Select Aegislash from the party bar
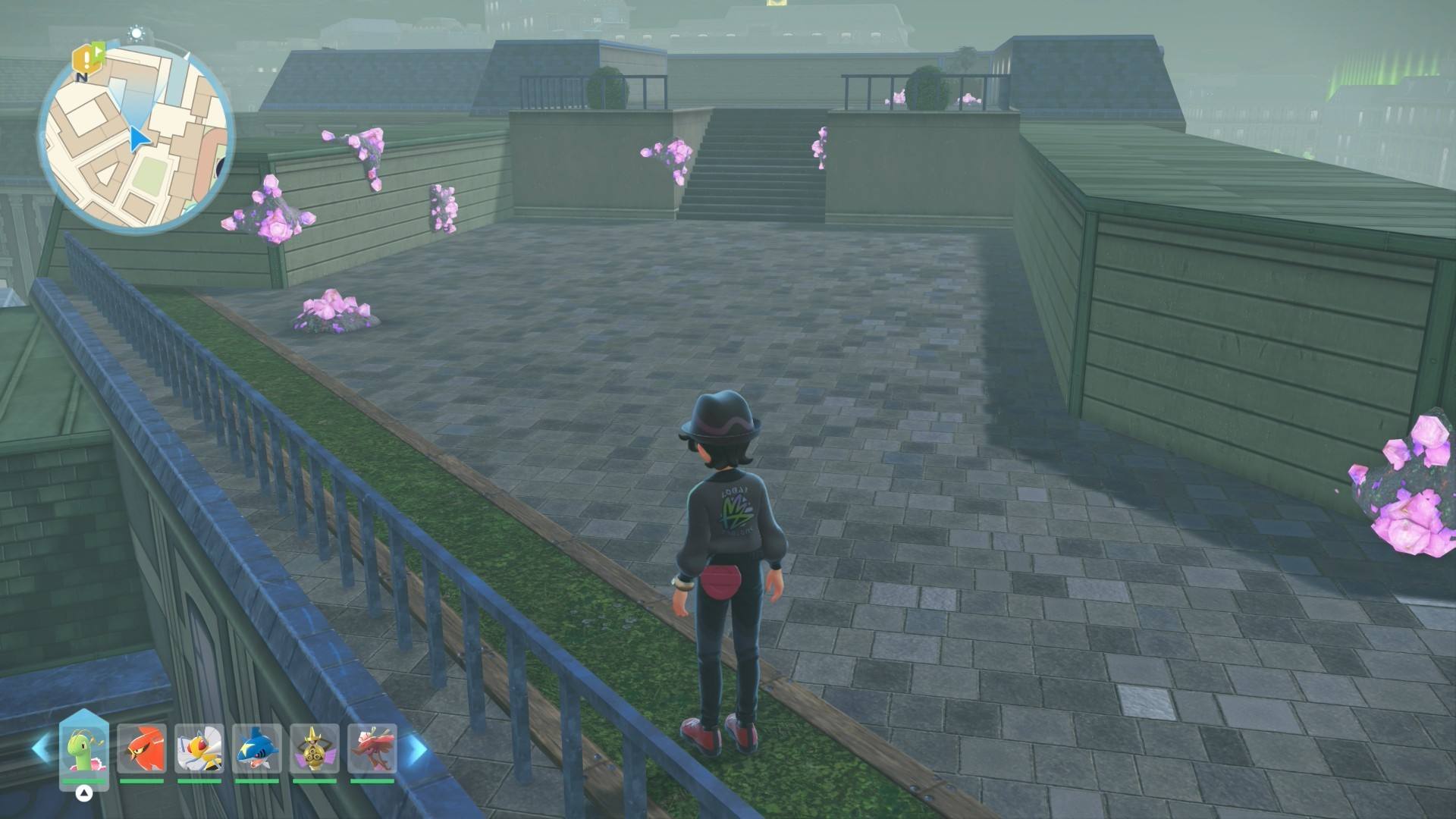The width and height of the screenshot is (1456, 819). click(314, 748)
